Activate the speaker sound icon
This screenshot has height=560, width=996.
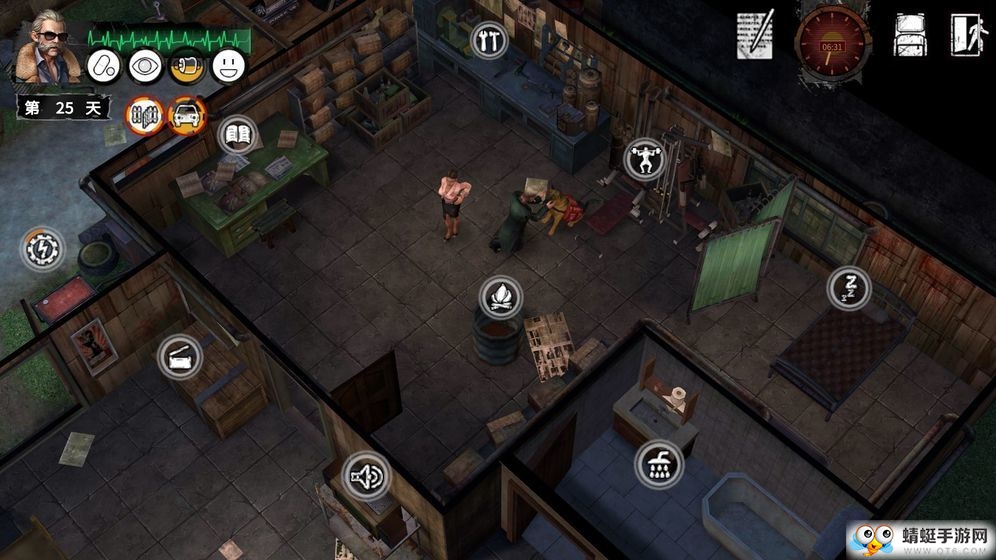click(365, 476)
